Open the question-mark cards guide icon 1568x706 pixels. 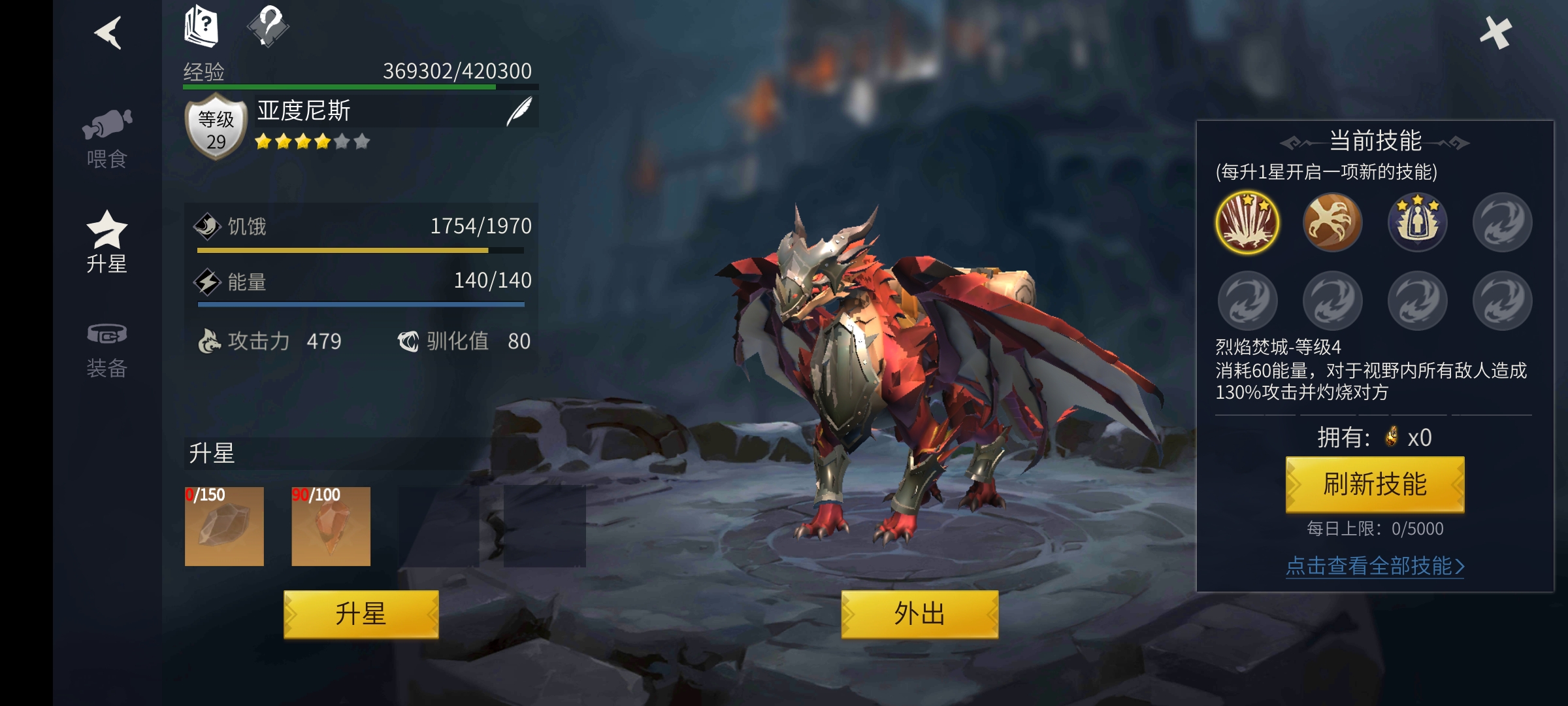click(x=201, y=26)
